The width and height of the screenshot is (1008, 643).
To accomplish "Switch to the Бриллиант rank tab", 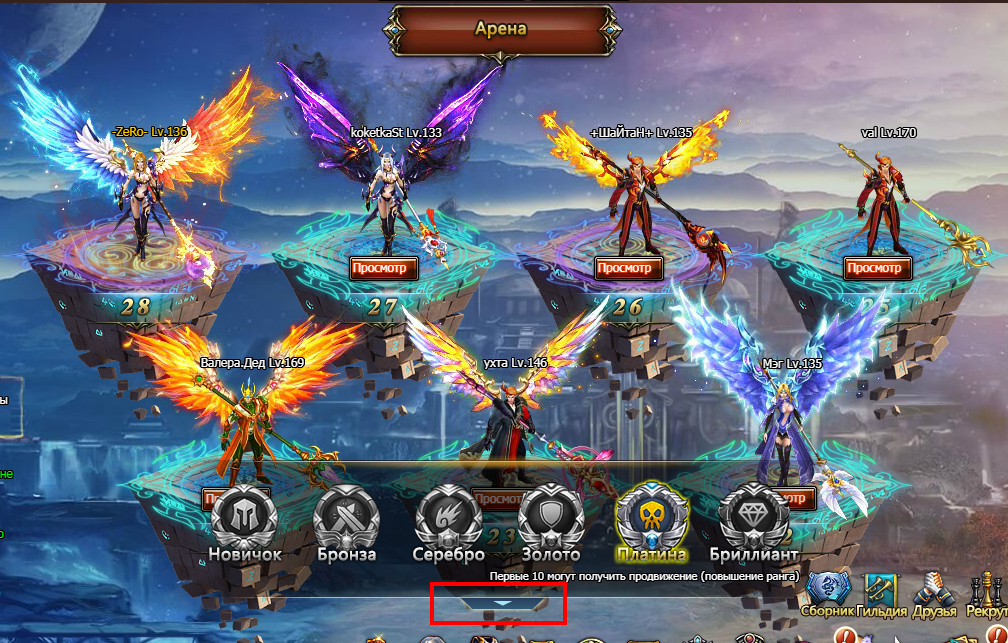I will [753, 519].
